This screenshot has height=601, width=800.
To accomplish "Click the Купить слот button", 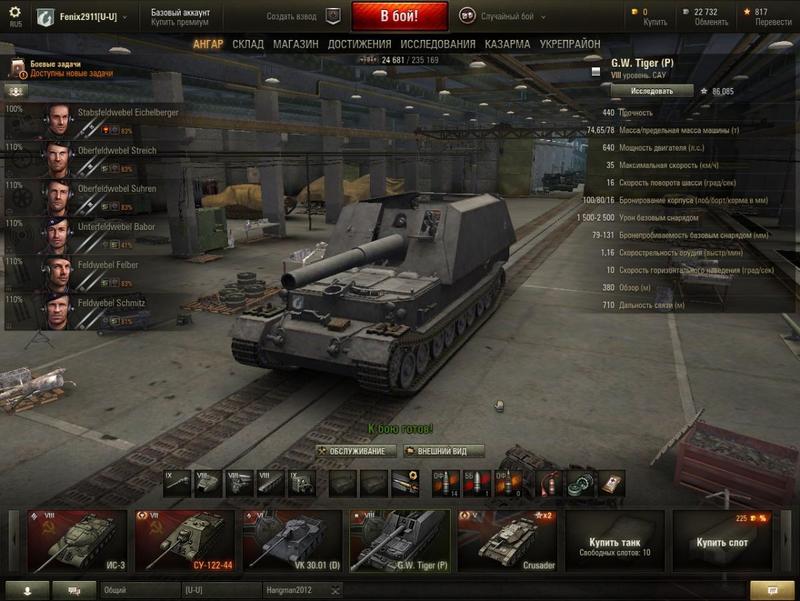I will [x=722, y=540].
